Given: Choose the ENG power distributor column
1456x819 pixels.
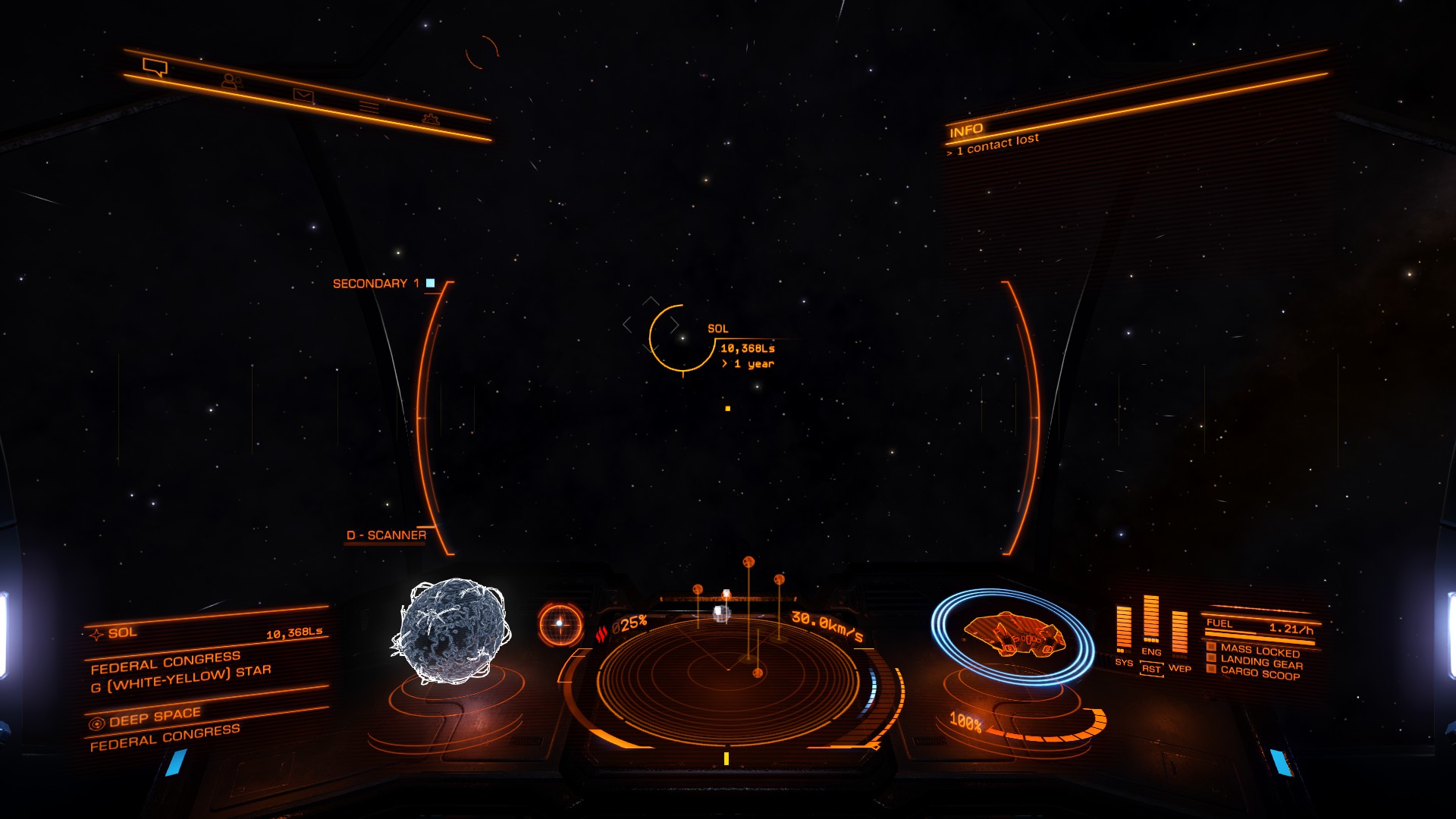Looking at the screenshot, I should (x=1151, y=622).
